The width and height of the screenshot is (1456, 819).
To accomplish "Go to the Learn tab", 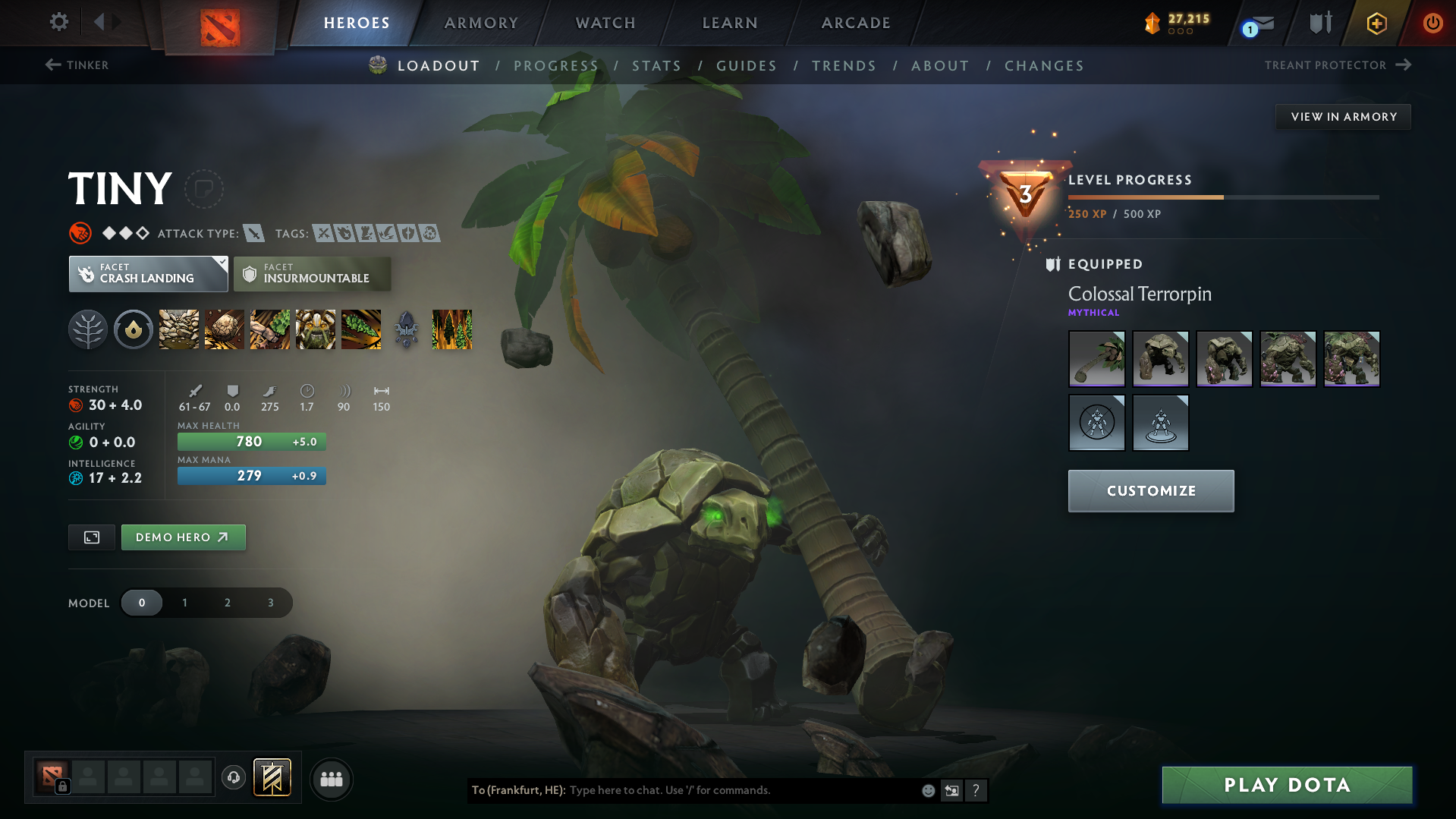I will coord(730,23).
